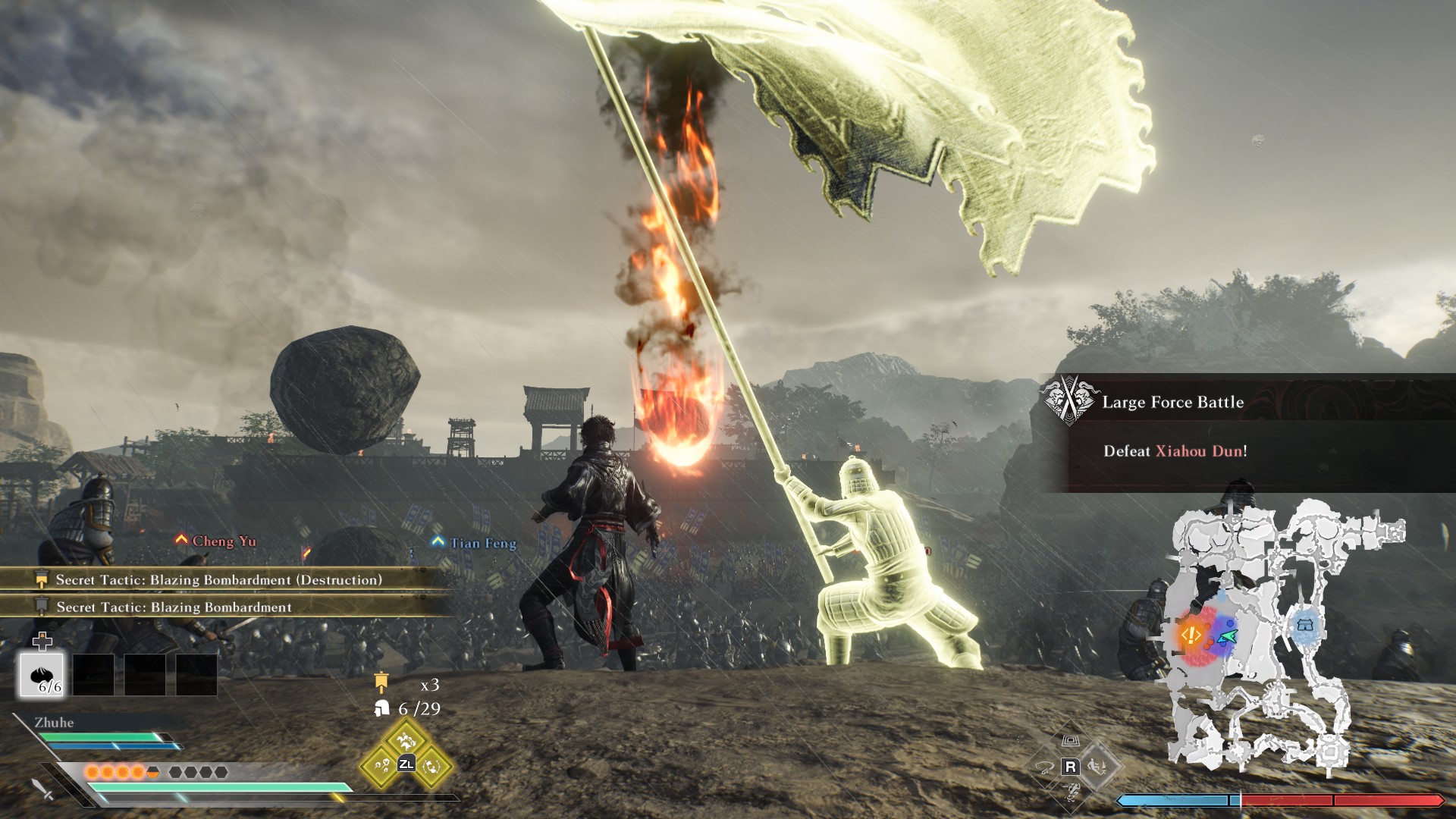Select the Tian Feng ally officer nameplate

click(x=474, y=542)
